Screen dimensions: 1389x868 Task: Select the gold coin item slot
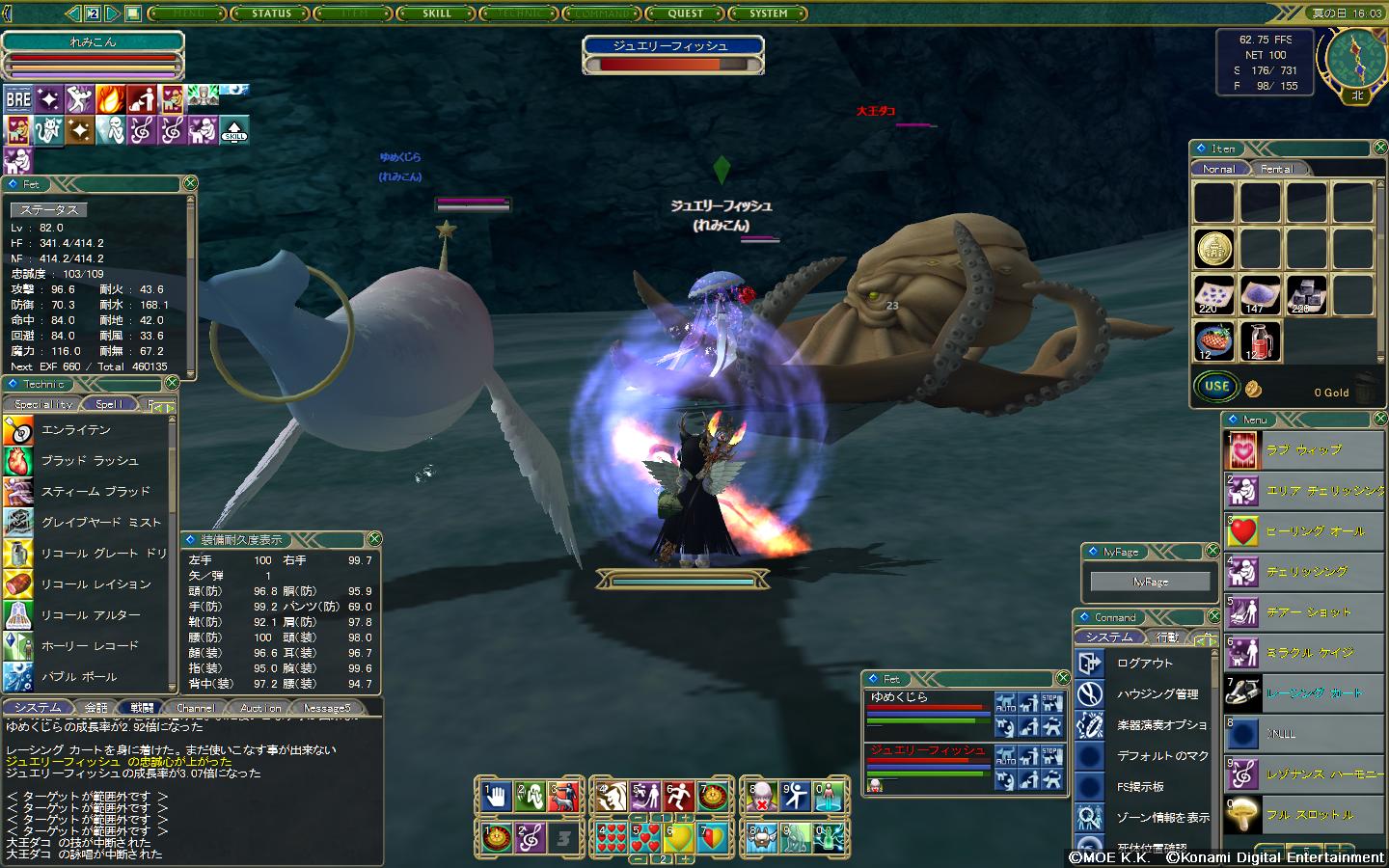(x=1214, y=249)
